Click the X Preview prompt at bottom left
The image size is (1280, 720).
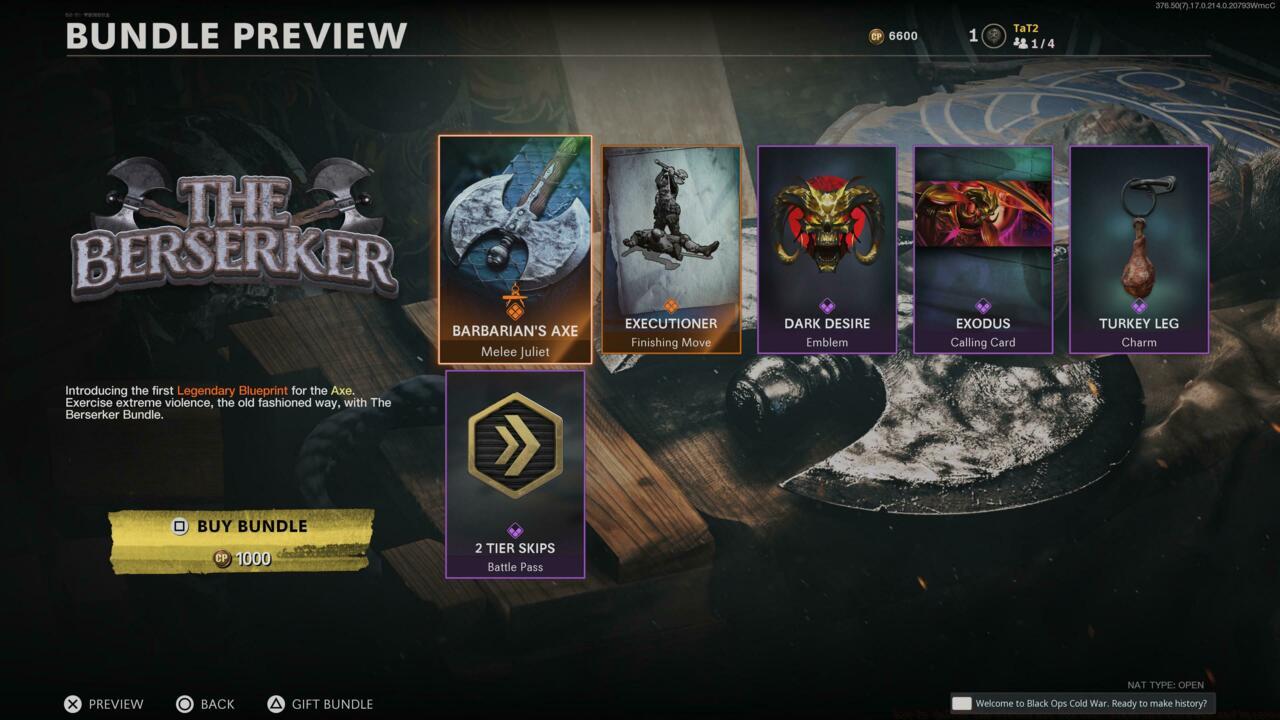[x=103, y=704]
